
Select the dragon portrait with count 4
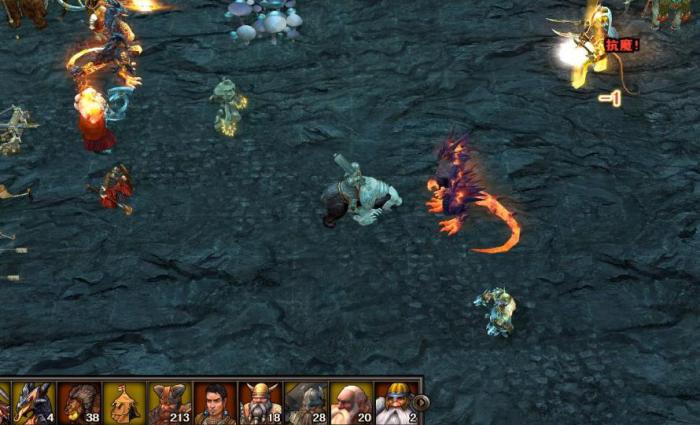(34, 403)
